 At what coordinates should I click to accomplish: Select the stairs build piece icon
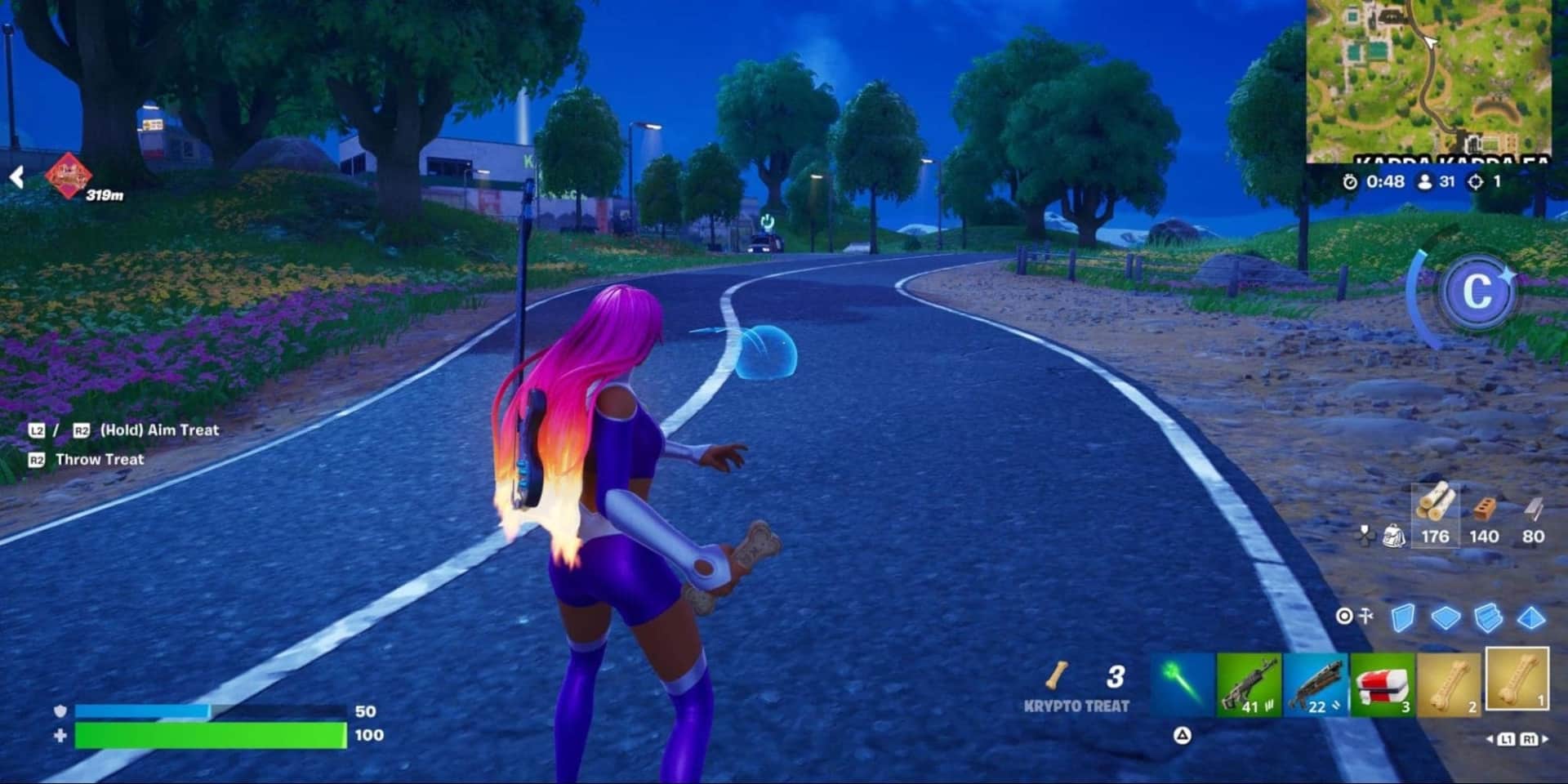pos(1486,618)
